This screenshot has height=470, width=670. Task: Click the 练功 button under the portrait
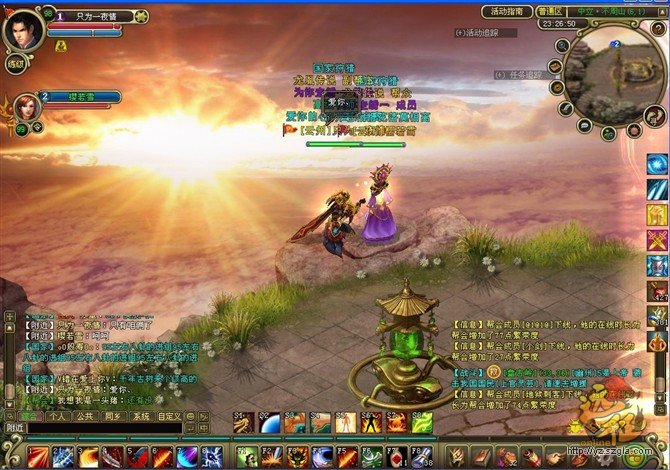pos(16,64)
